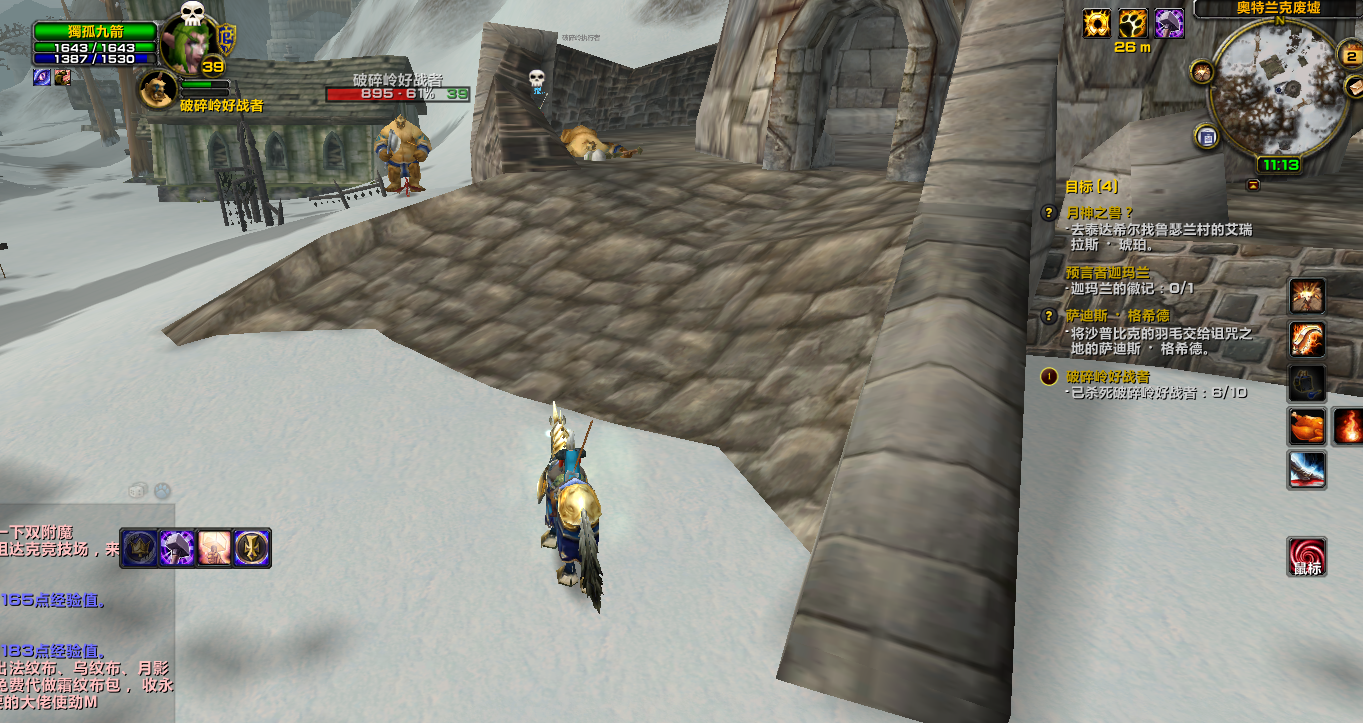This screenshot has height=723, width=1363.
Task: Activate the red swirl 鼠标 macro button
Action: [x=1307, y=557]
